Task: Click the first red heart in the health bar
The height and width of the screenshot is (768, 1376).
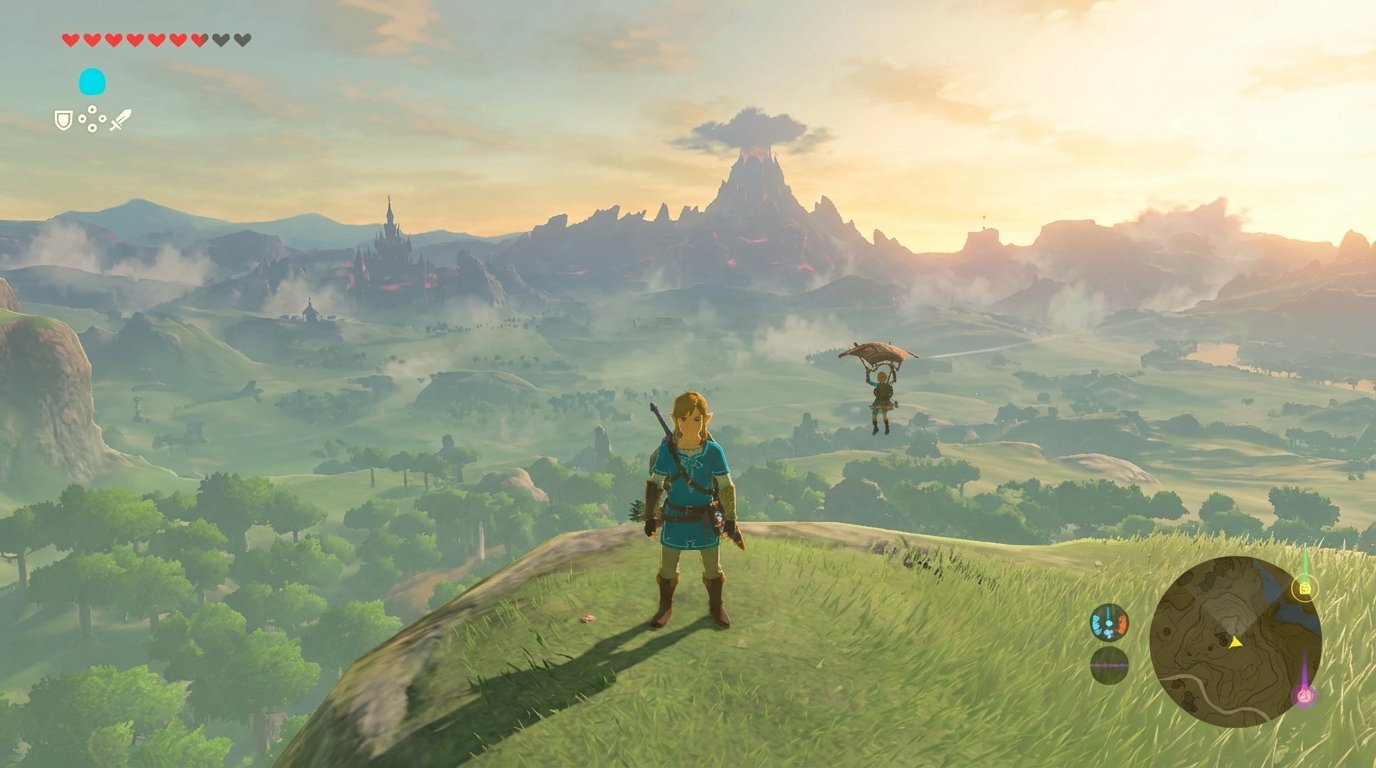Action: tap(70, 40)
